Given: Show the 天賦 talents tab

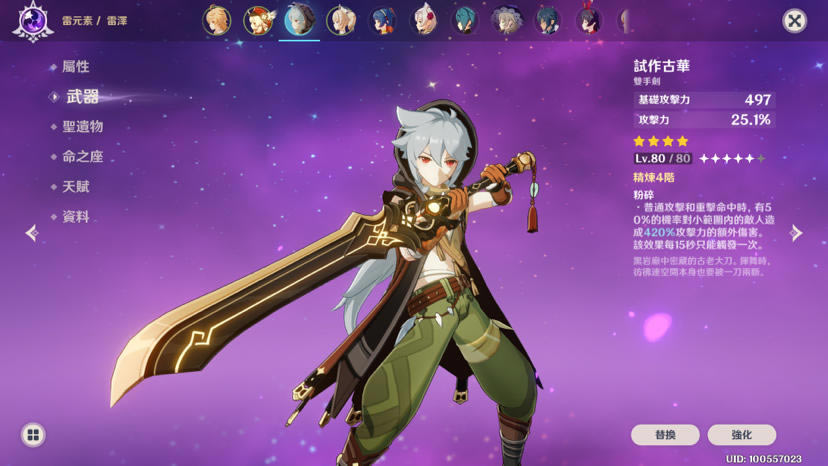Looking at the screenshot, I should (x=76, y=187).
